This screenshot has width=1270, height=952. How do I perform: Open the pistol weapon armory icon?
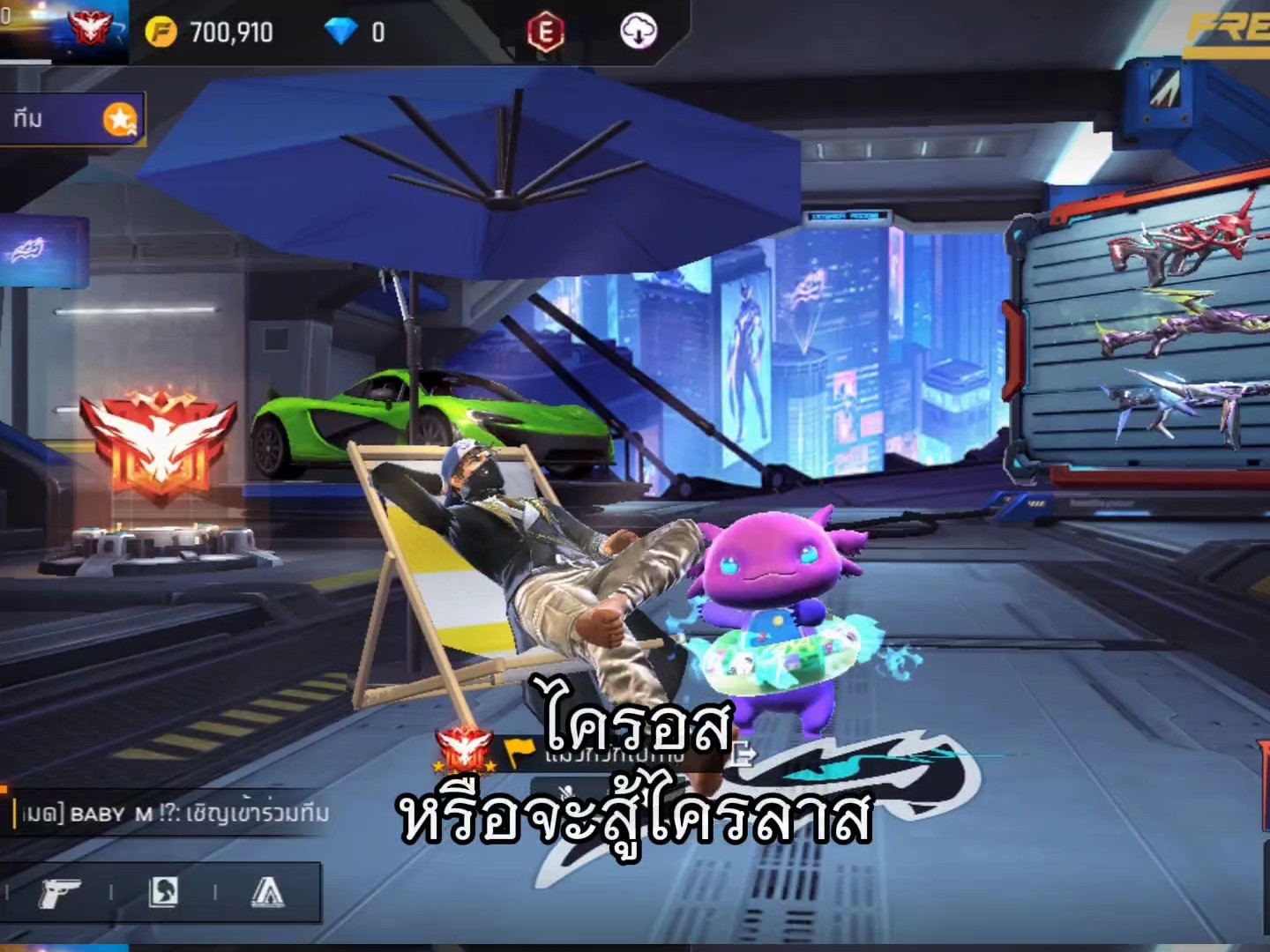click(x=60, y=893)
